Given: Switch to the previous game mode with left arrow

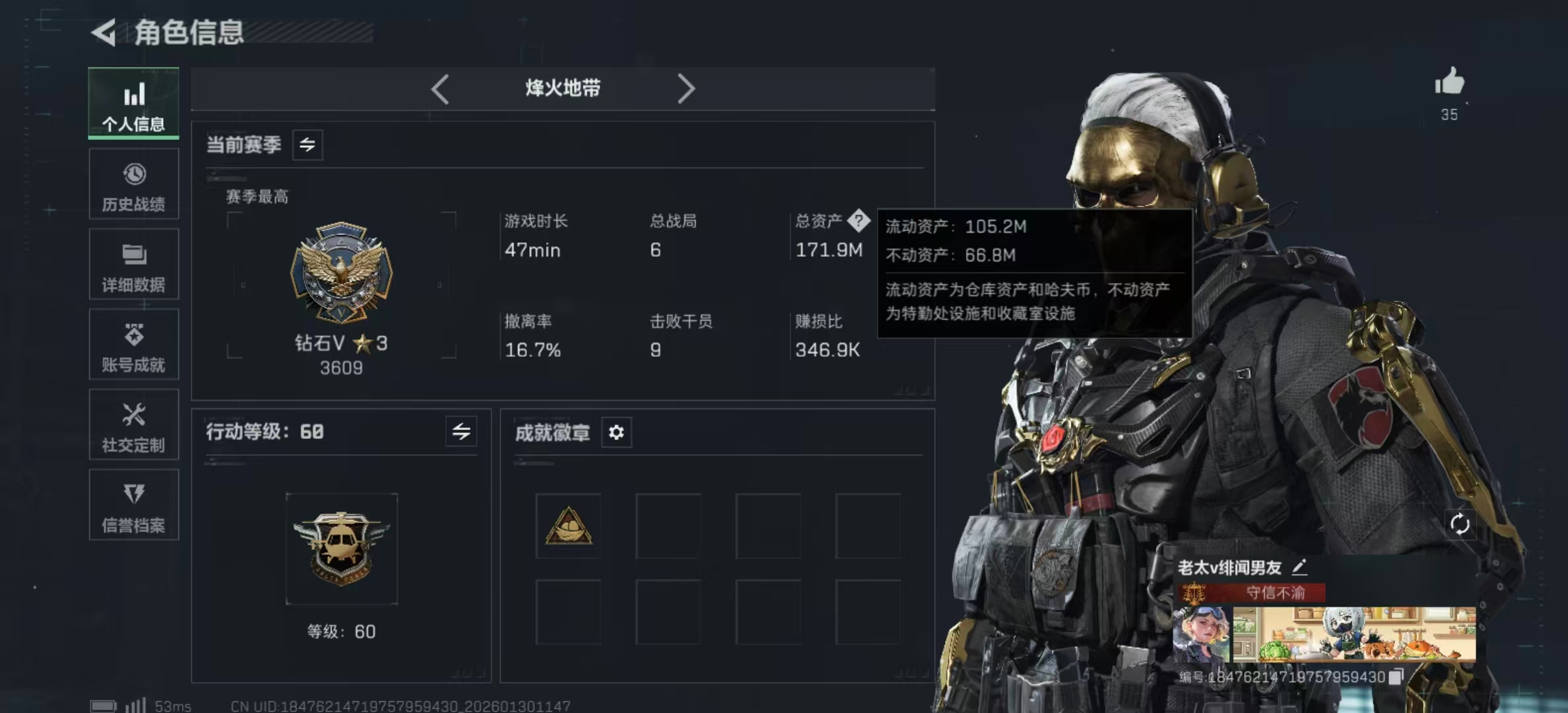Looking at the screenshot, I should pyautogui.click(x=441, y=88).
